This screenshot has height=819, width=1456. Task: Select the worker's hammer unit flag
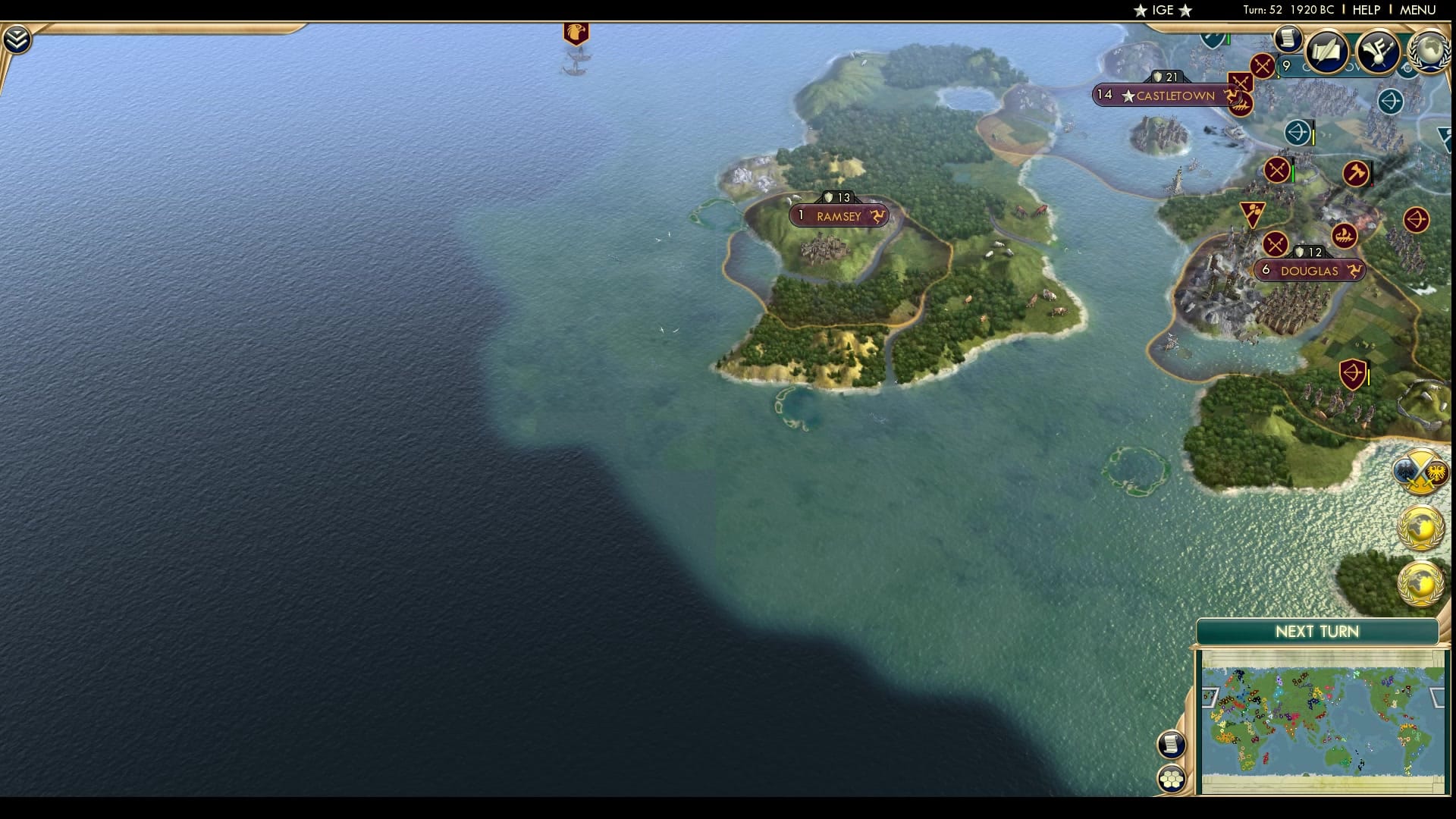1357,172
